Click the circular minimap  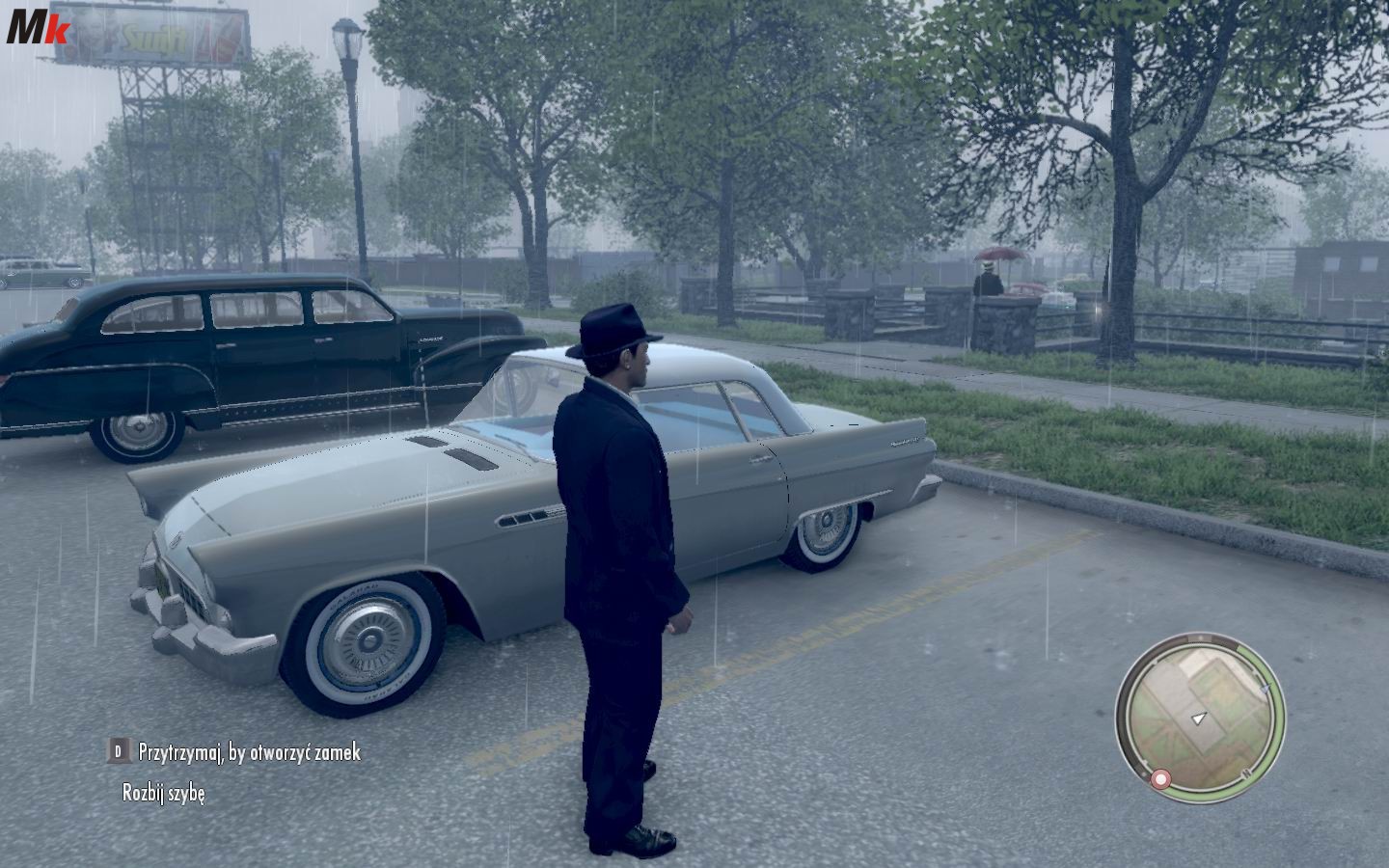click(1200, 714)
